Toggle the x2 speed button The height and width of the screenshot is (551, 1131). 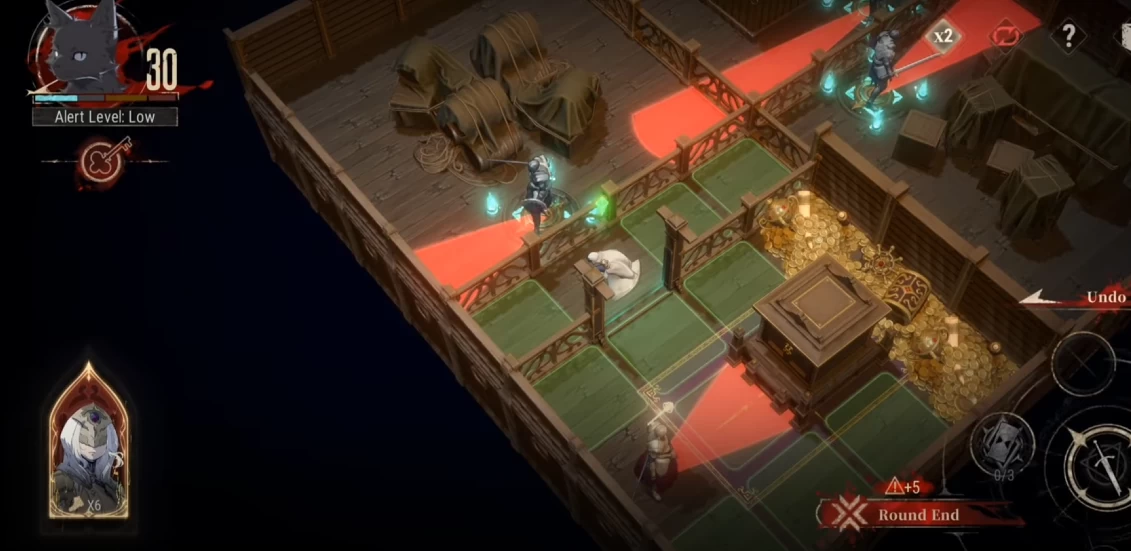tap(942, 37)
